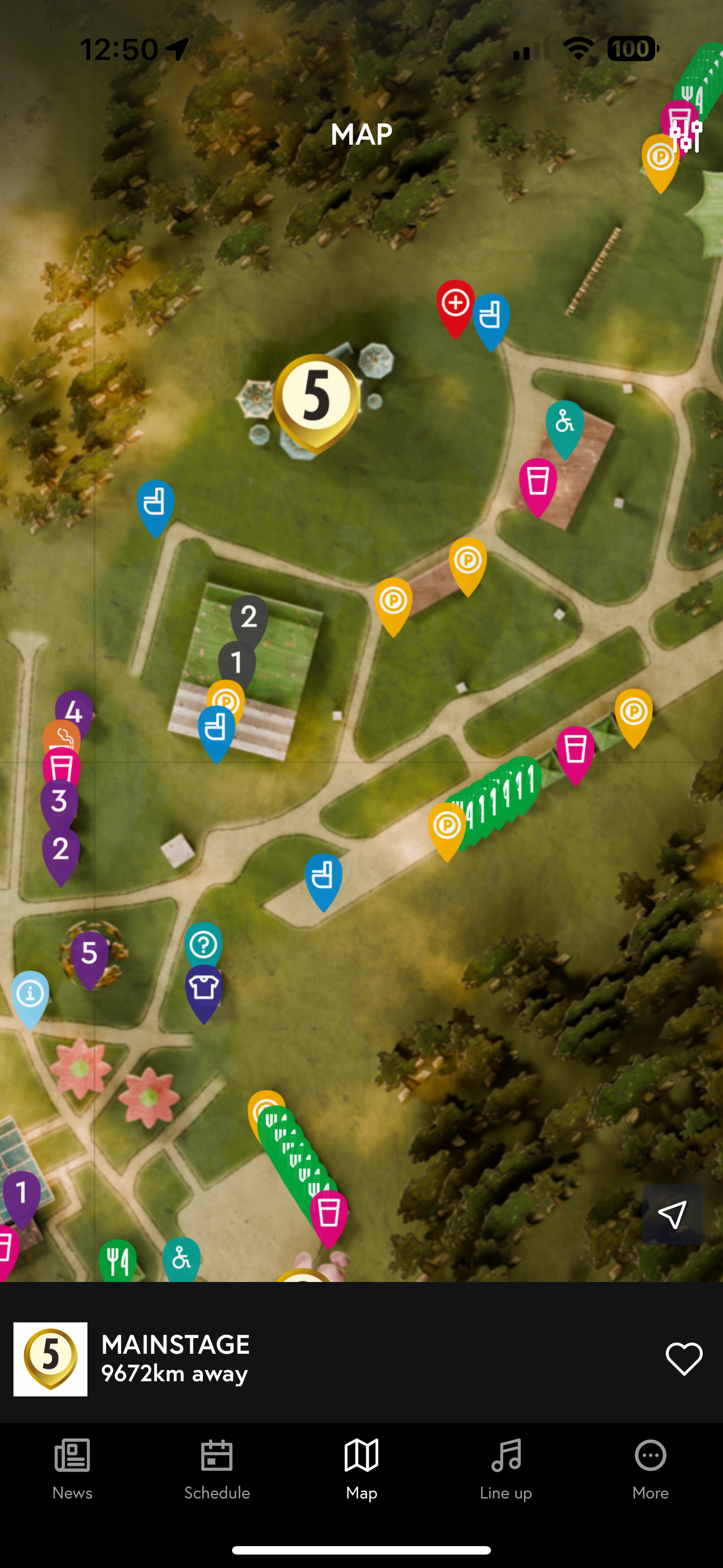Open the map filter settings icon
Image resolution: width=723 pixels, height=1568 pixels.
686,135
